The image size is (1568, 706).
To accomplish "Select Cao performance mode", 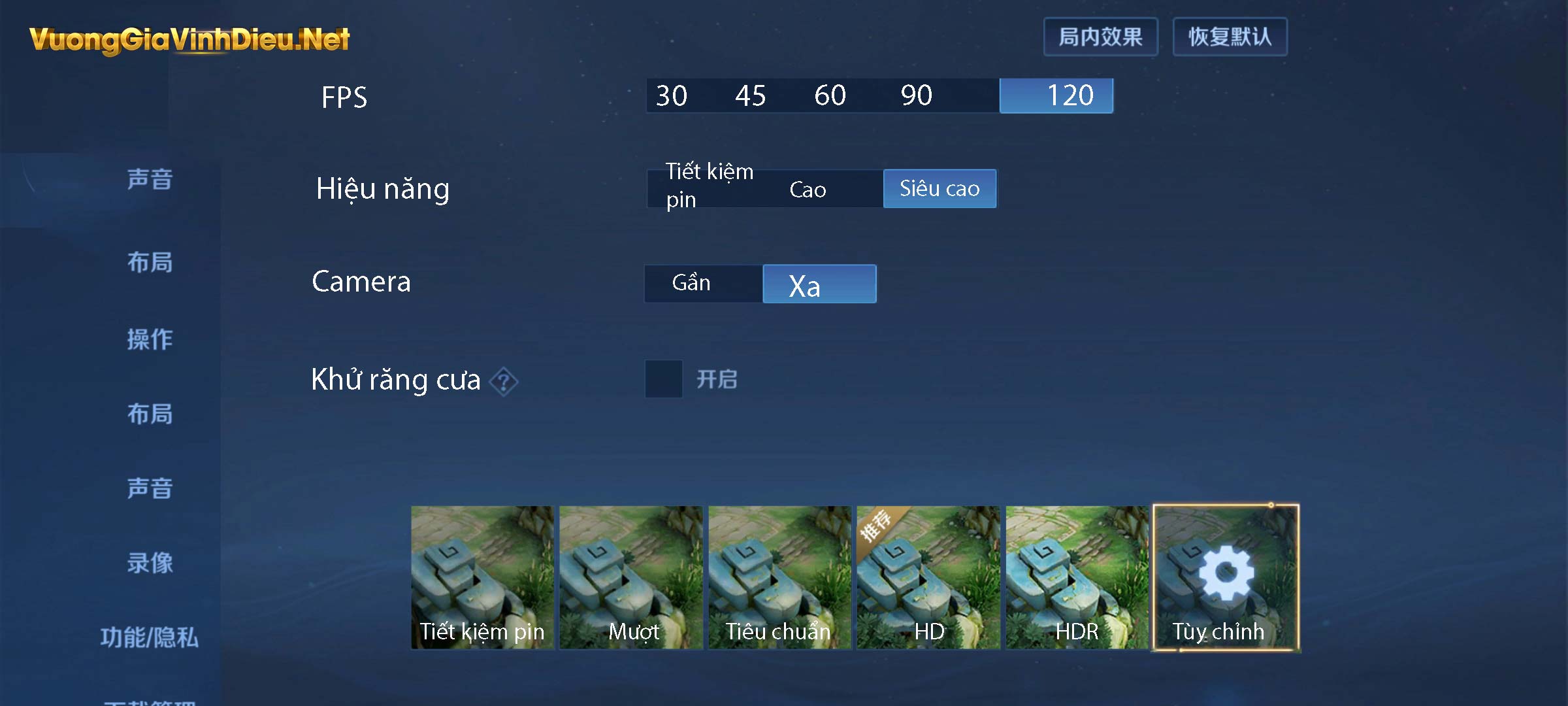I will tap(808, 188).
